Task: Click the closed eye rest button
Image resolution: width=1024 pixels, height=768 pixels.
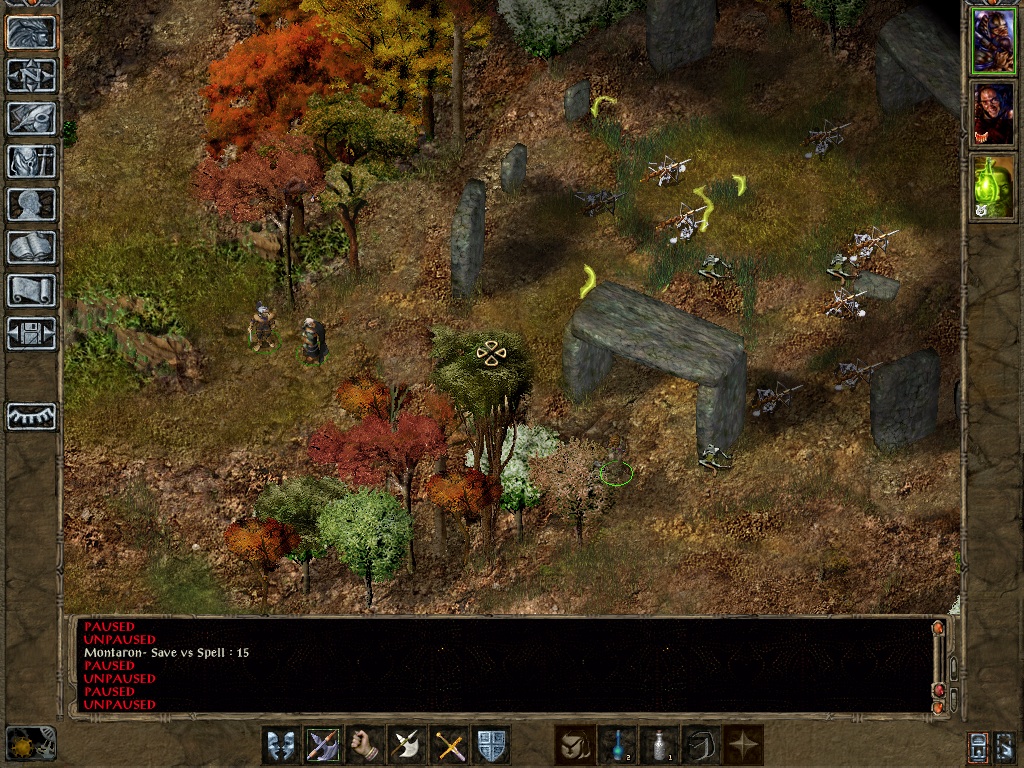Action: (x=31, y=416)
